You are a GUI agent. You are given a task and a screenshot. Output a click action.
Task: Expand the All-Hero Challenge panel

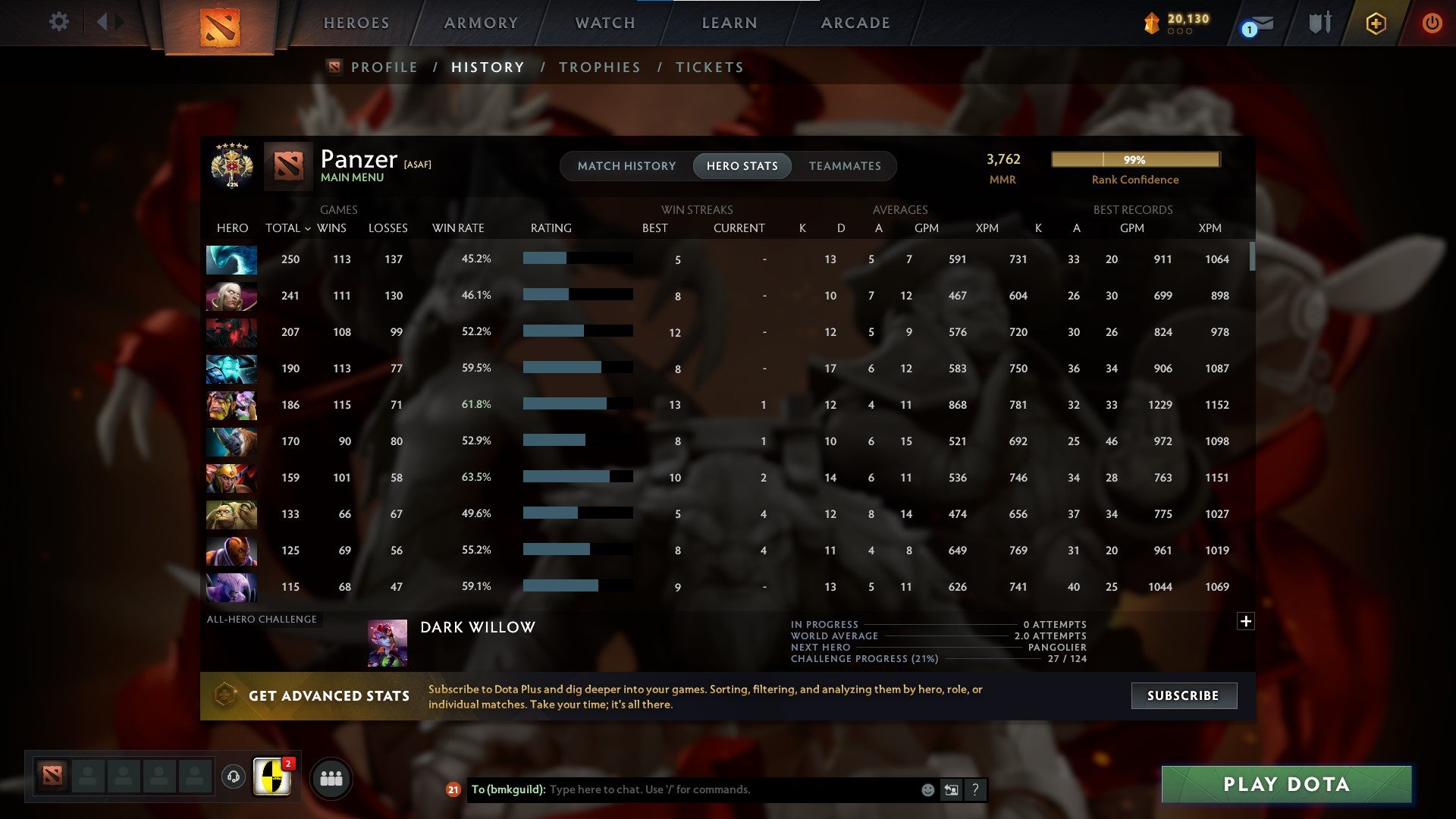point(1247,621)
